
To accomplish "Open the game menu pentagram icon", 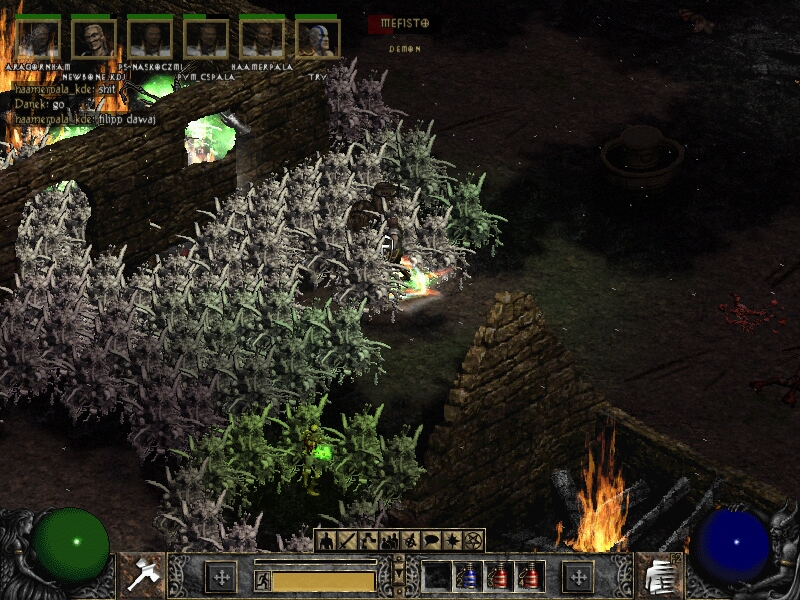I will tap(473, 541).
